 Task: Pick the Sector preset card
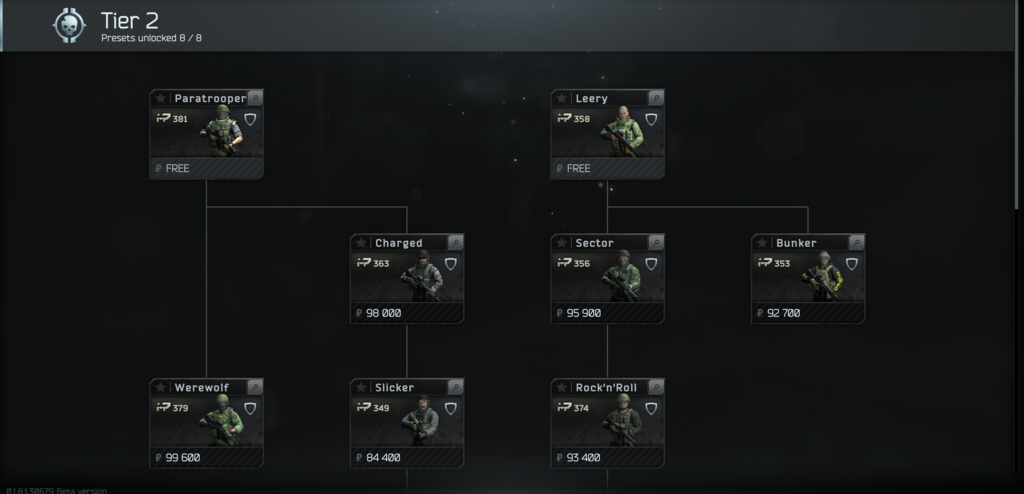tap(607, 279)
